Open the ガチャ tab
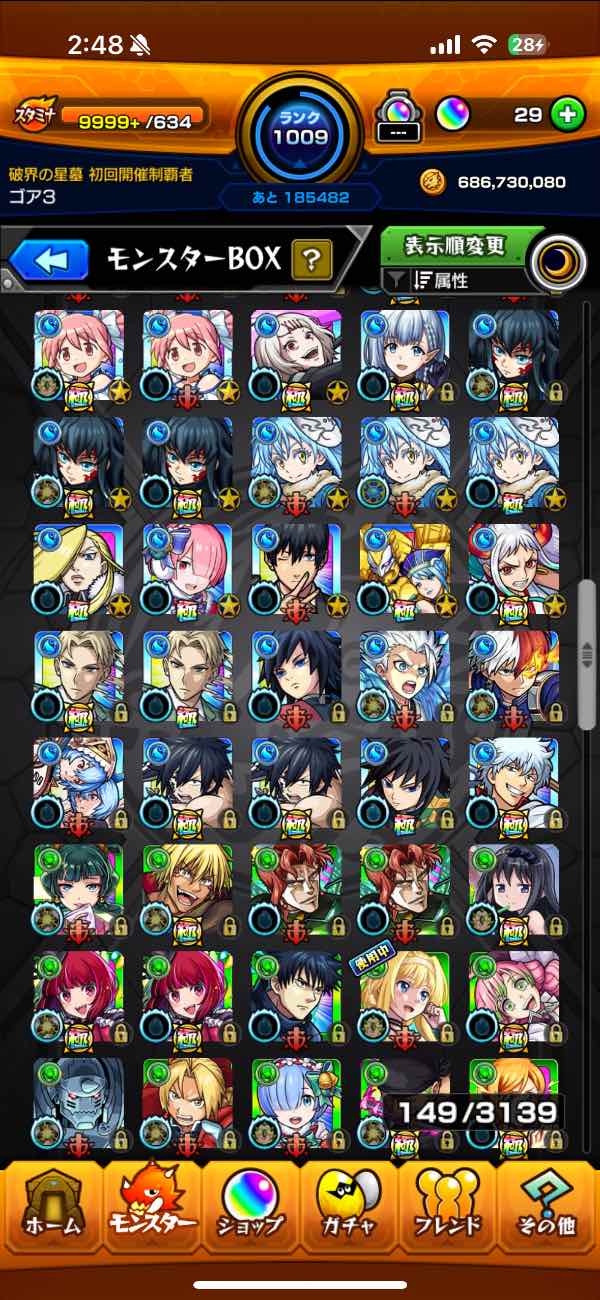The height and width of the screenshot is (1300, 600). pyautogui.click(x=350, y=1210)
